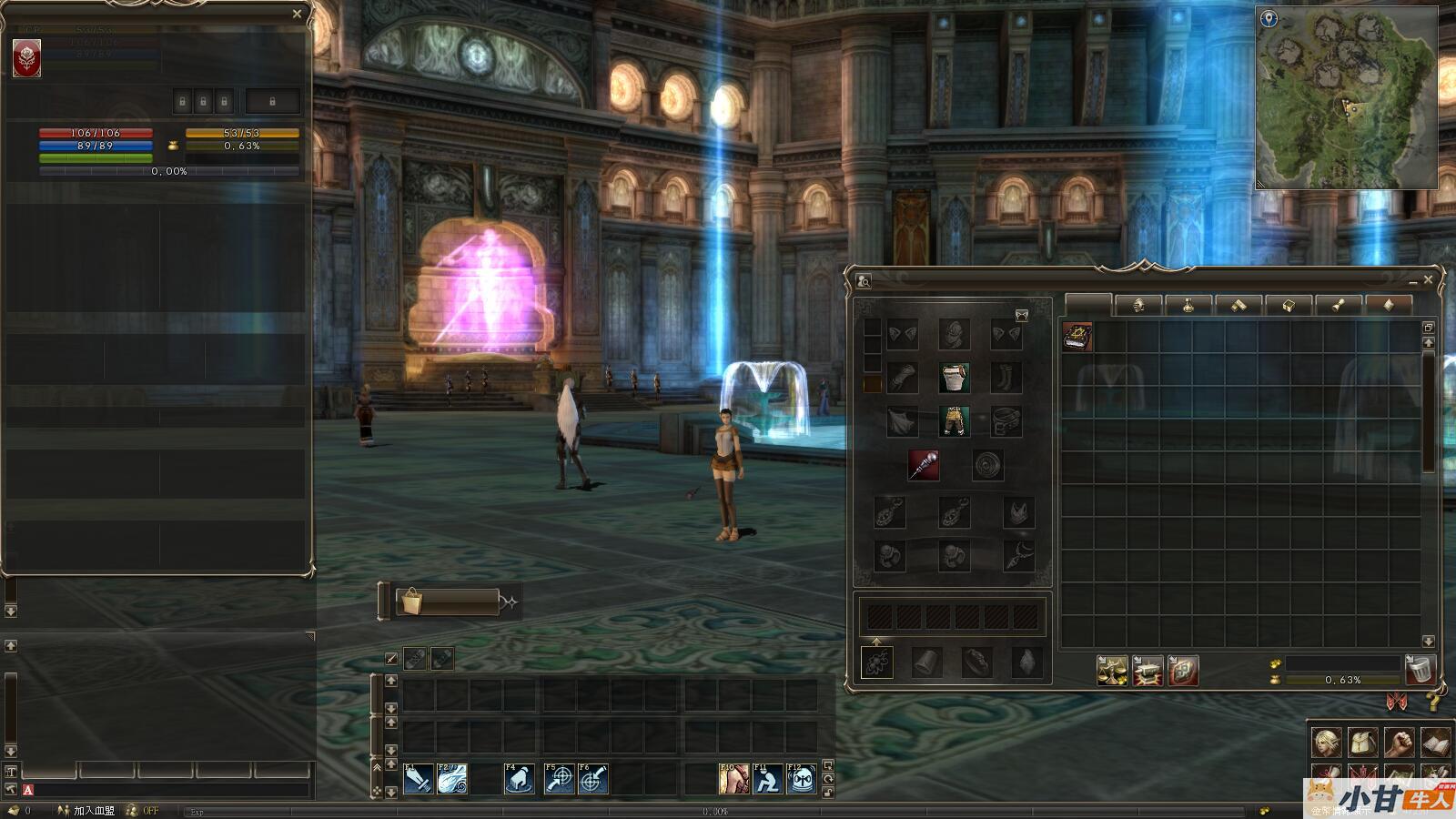Select the equipped mace weapon slot
Viewport: 1456px width, 819px height.
[x=924, y=465]
